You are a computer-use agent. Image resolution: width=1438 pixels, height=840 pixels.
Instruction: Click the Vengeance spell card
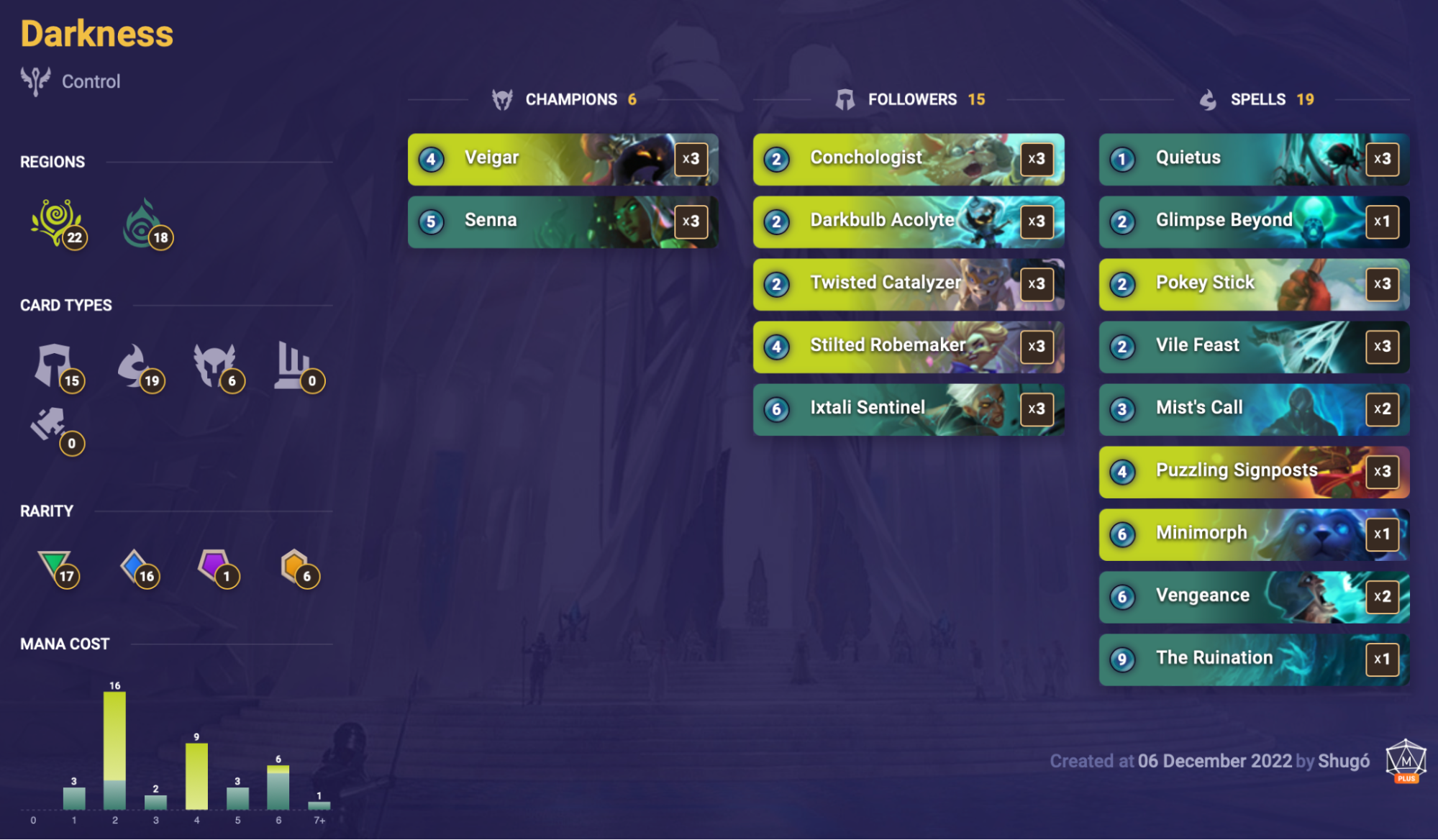(1253, 597)
